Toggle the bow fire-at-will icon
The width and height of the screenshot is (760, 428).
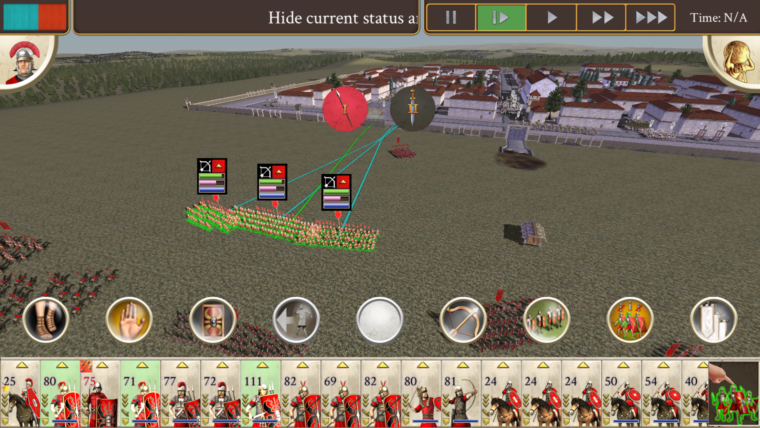point(463,320)
